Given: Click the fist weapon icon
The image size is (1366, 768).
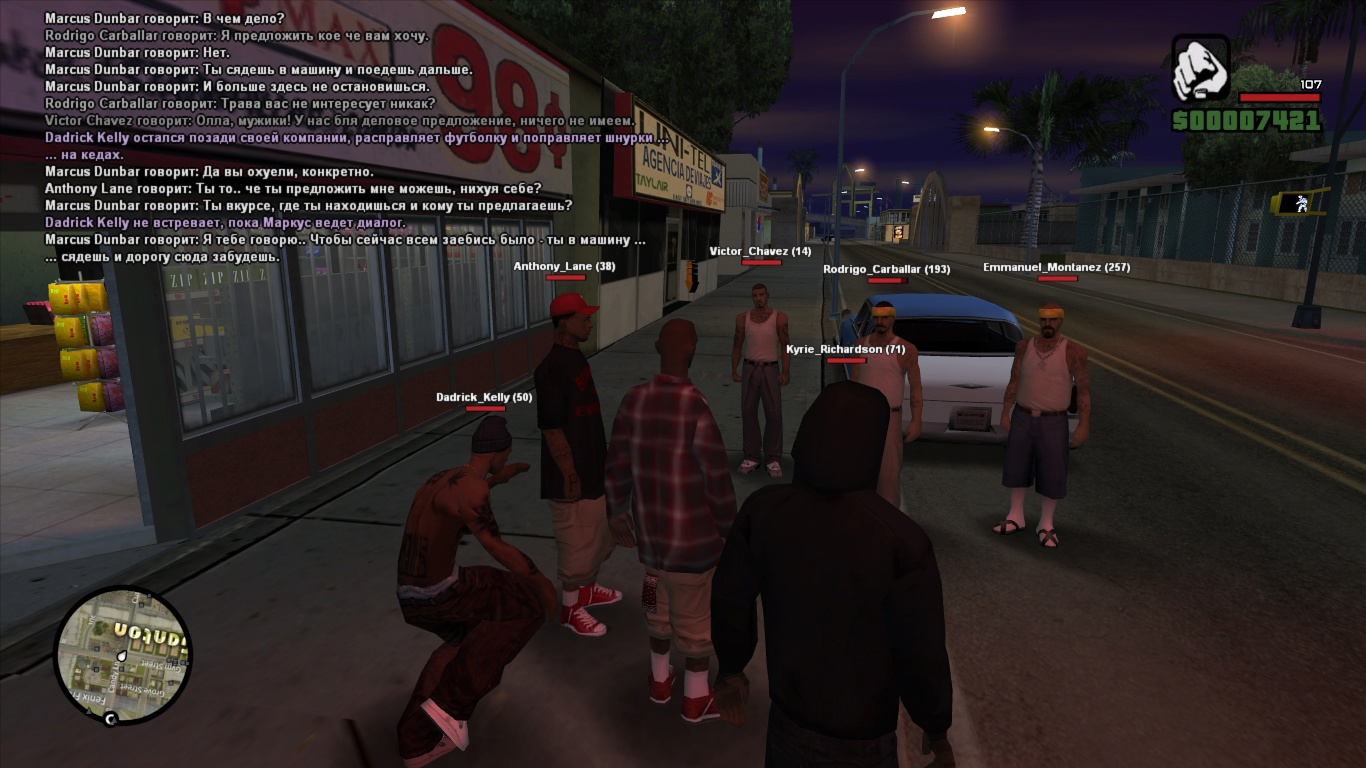Looking at the screenshot, I should pyautogui.click(x=1201, y=68).
